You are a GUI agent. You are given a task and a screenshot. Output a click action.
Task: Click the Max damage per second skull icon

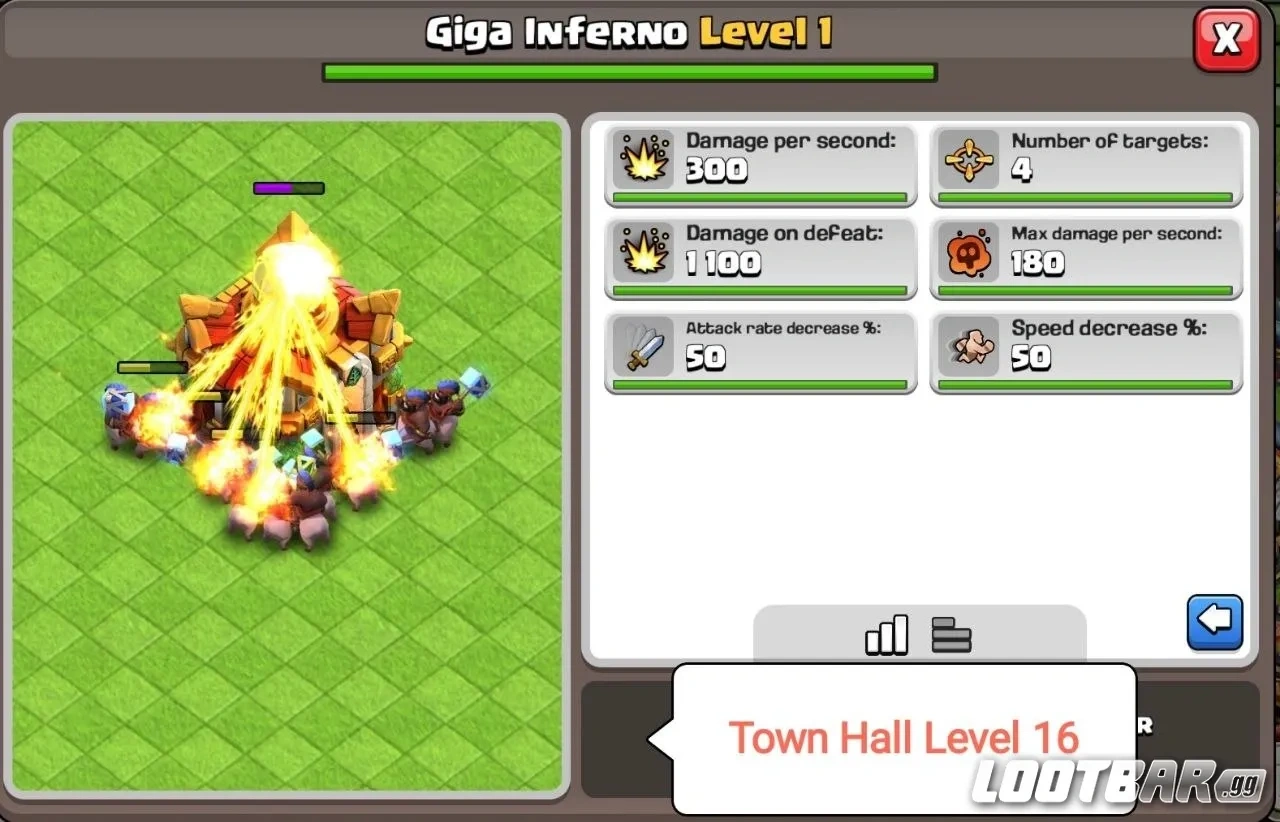[967, 251]
